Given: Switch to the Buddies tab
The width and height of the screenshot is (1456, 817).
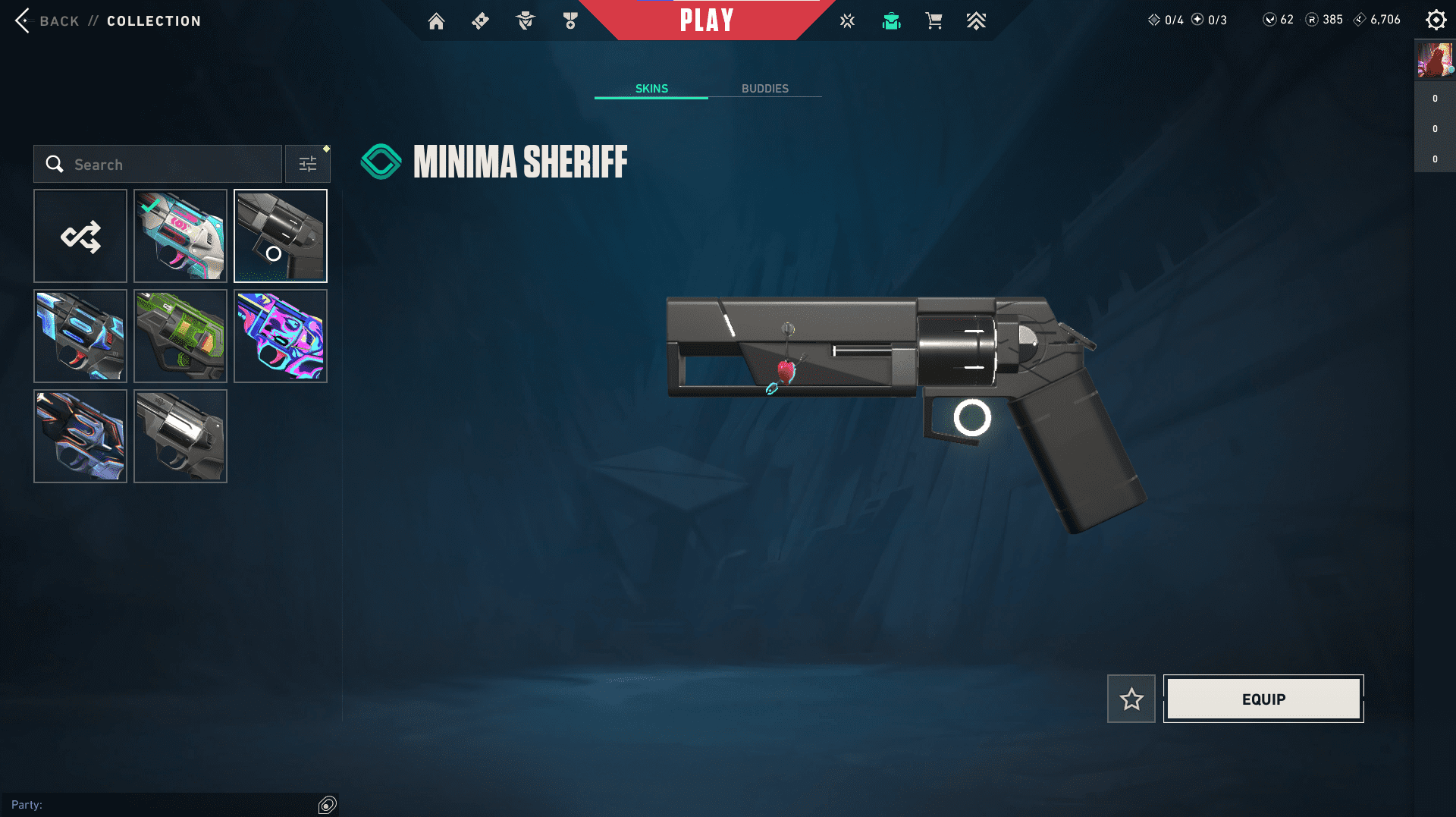Looking at the screenshot, I should [x=764, y=89].
